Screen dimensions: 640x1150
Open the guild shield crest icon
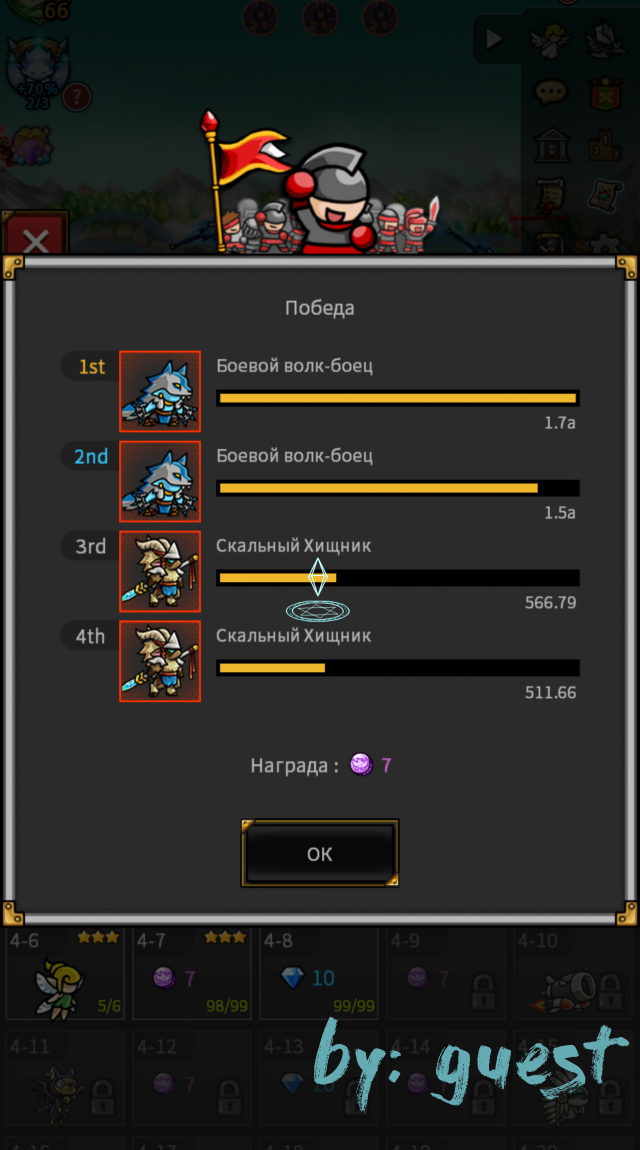click(x=605, y=93)
